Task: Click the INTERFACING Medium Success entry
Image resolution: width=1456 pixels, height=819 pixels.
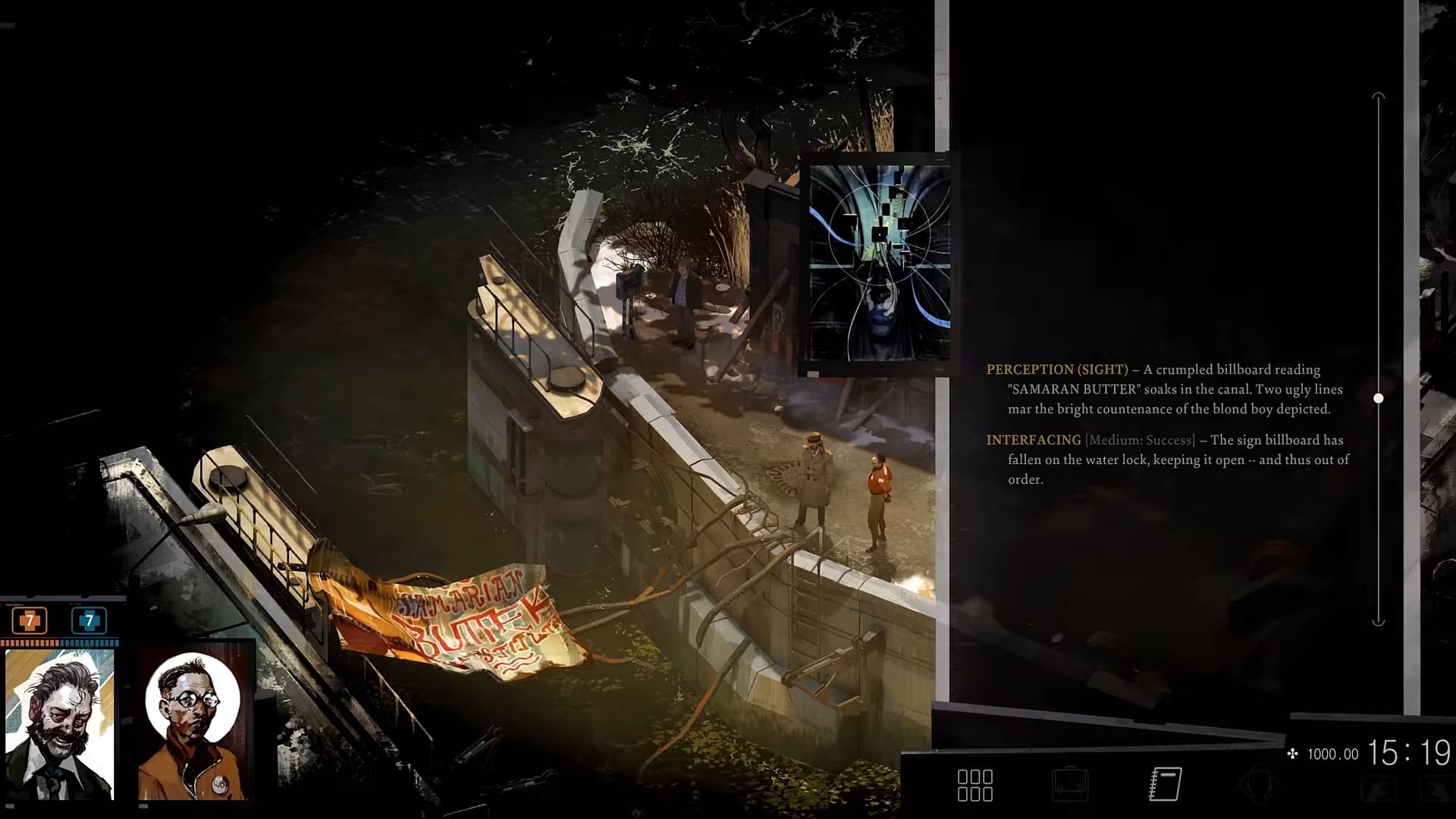Action: click(x=1160, y=457)
